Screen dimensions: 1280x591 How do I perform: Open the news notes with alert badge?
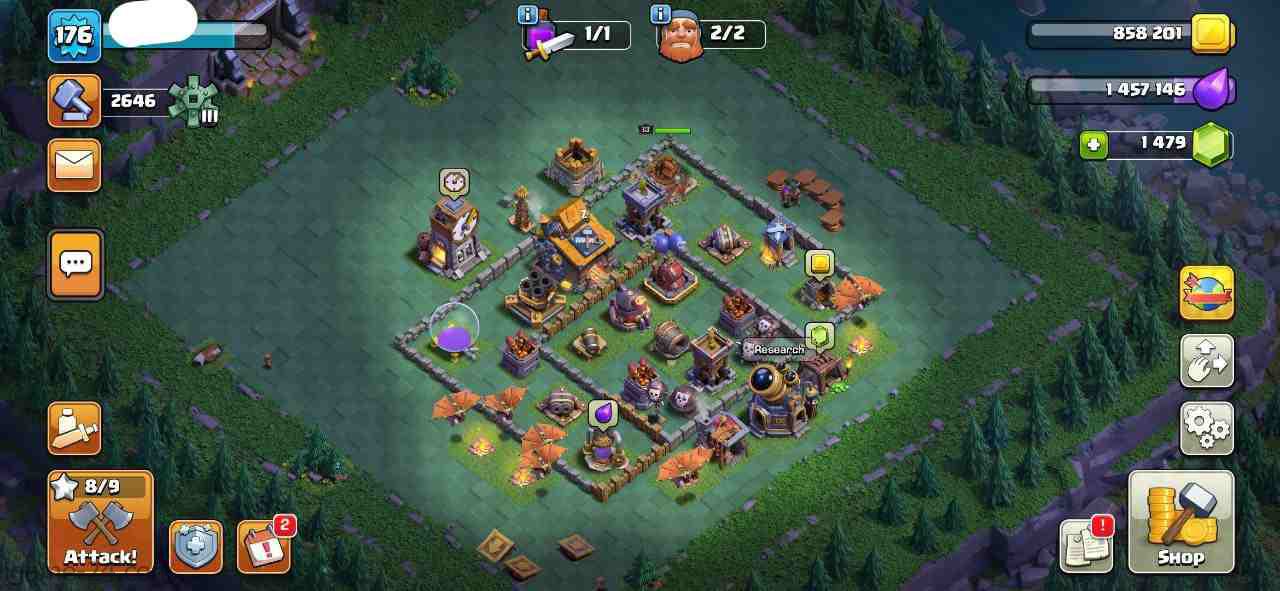[x=1086, y=545]
